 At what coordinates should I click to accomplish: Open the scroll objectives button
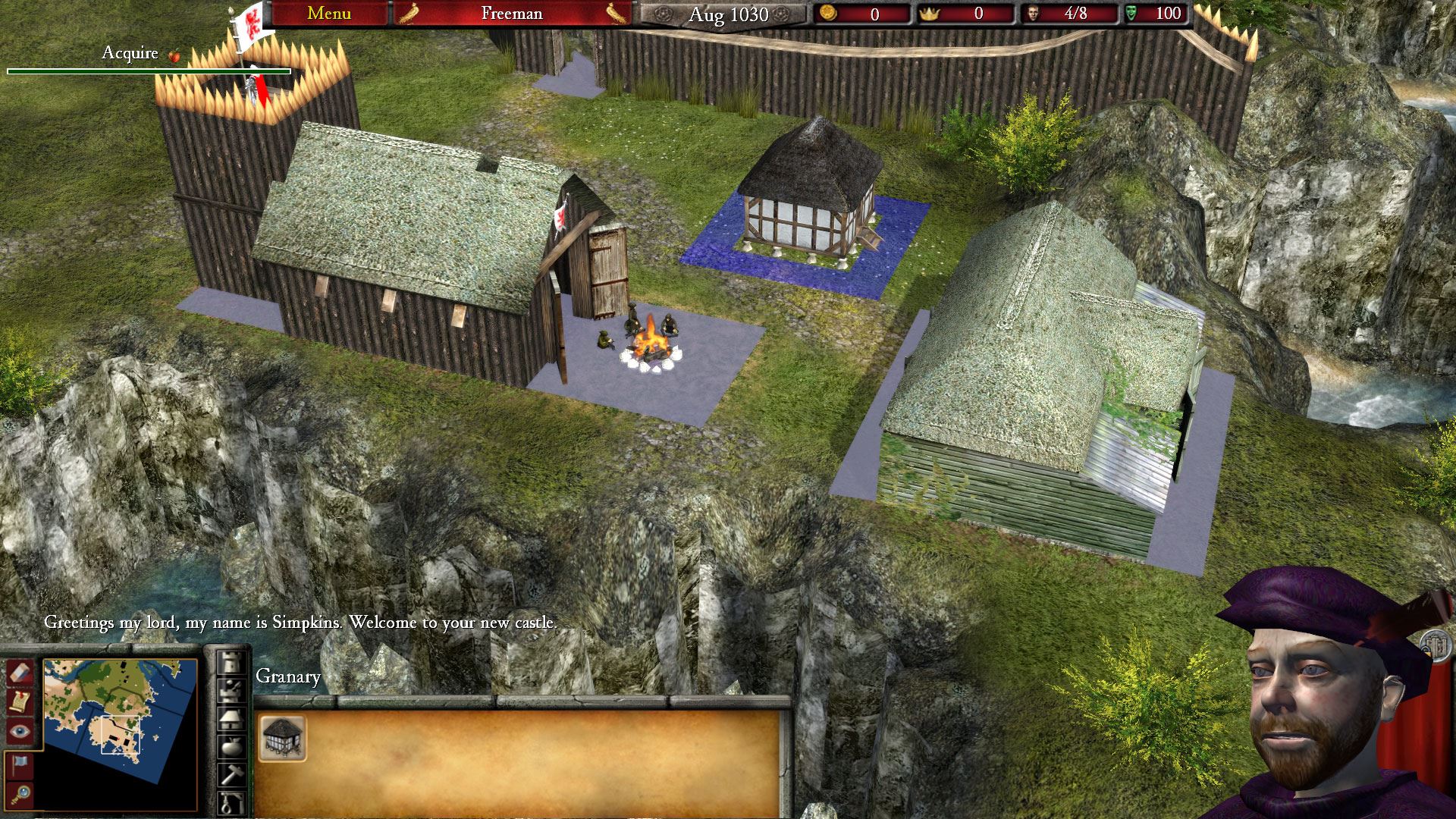tap(19, 701)
